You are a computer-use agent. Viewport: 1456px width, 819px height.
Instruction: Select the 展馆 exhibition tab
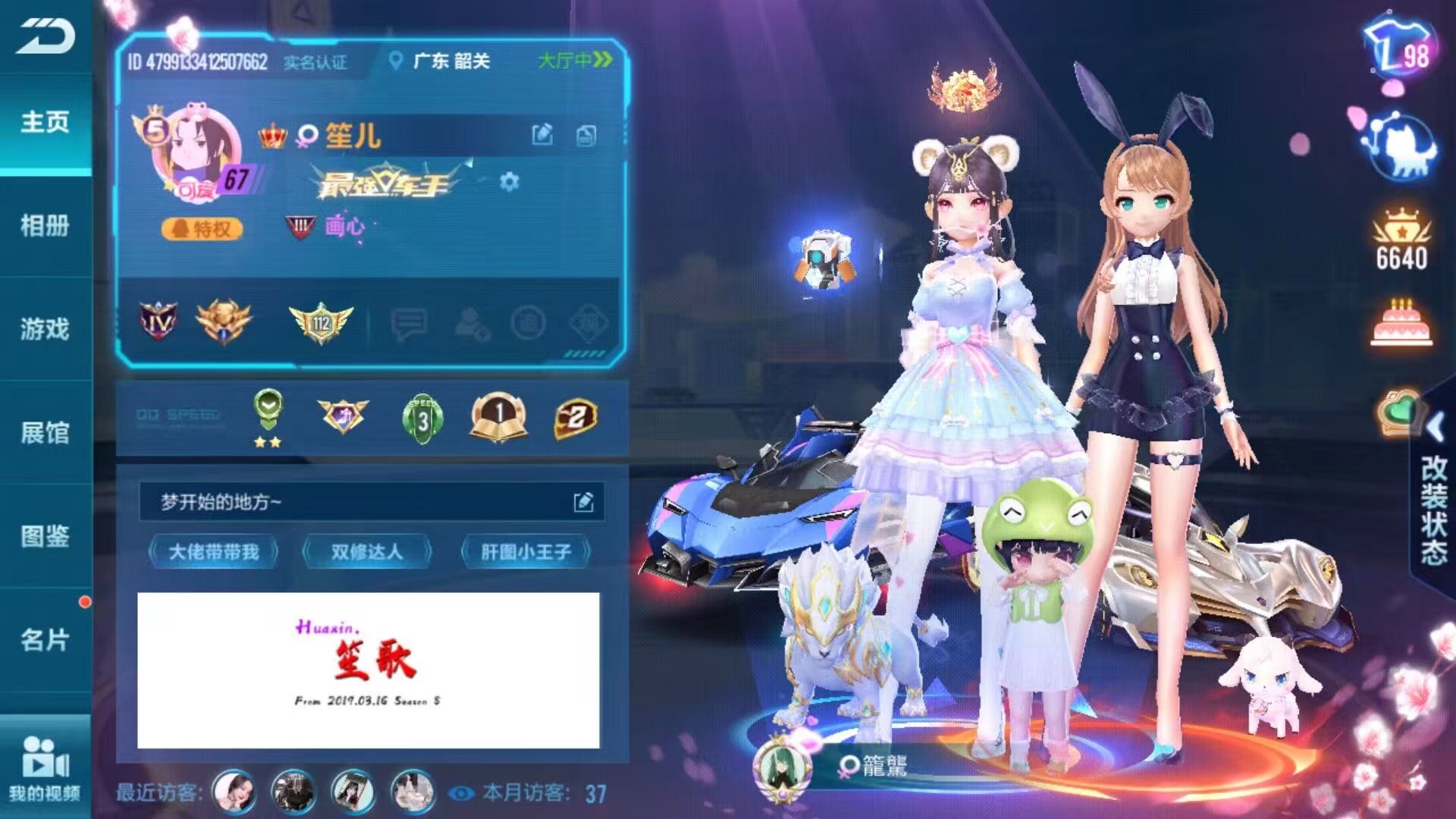[45, 433]
